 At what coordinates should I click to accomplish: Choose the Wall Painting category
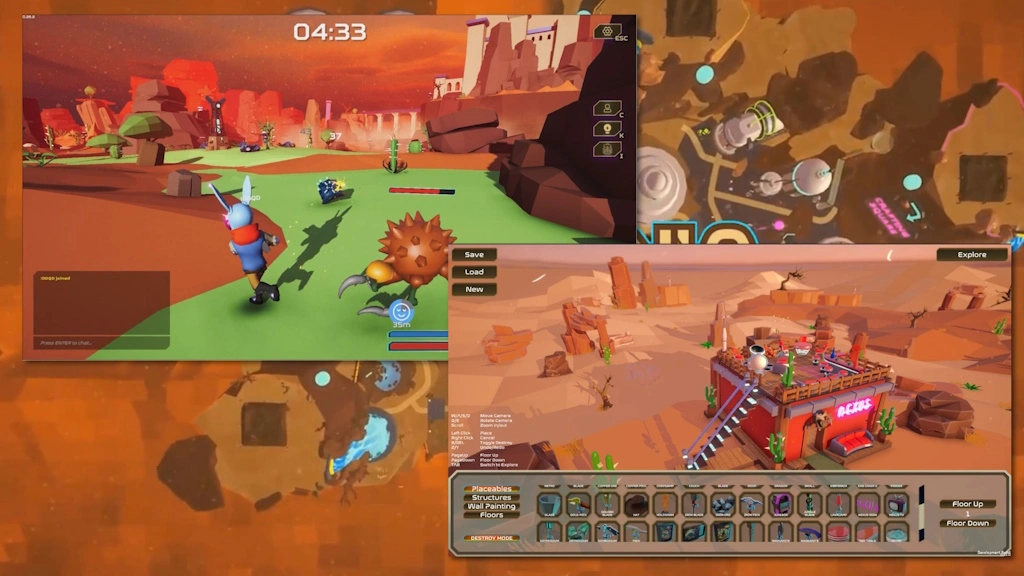pyautogui.click(x=491, y=507)
